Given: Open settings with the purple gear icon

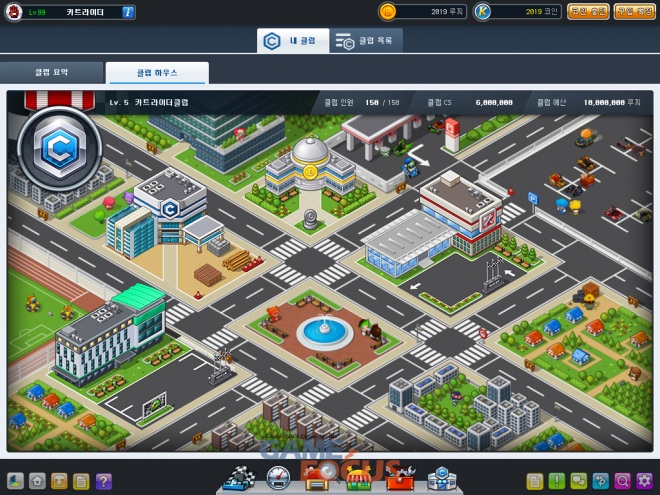Looking at the screenshot, I should click(644, 481).
